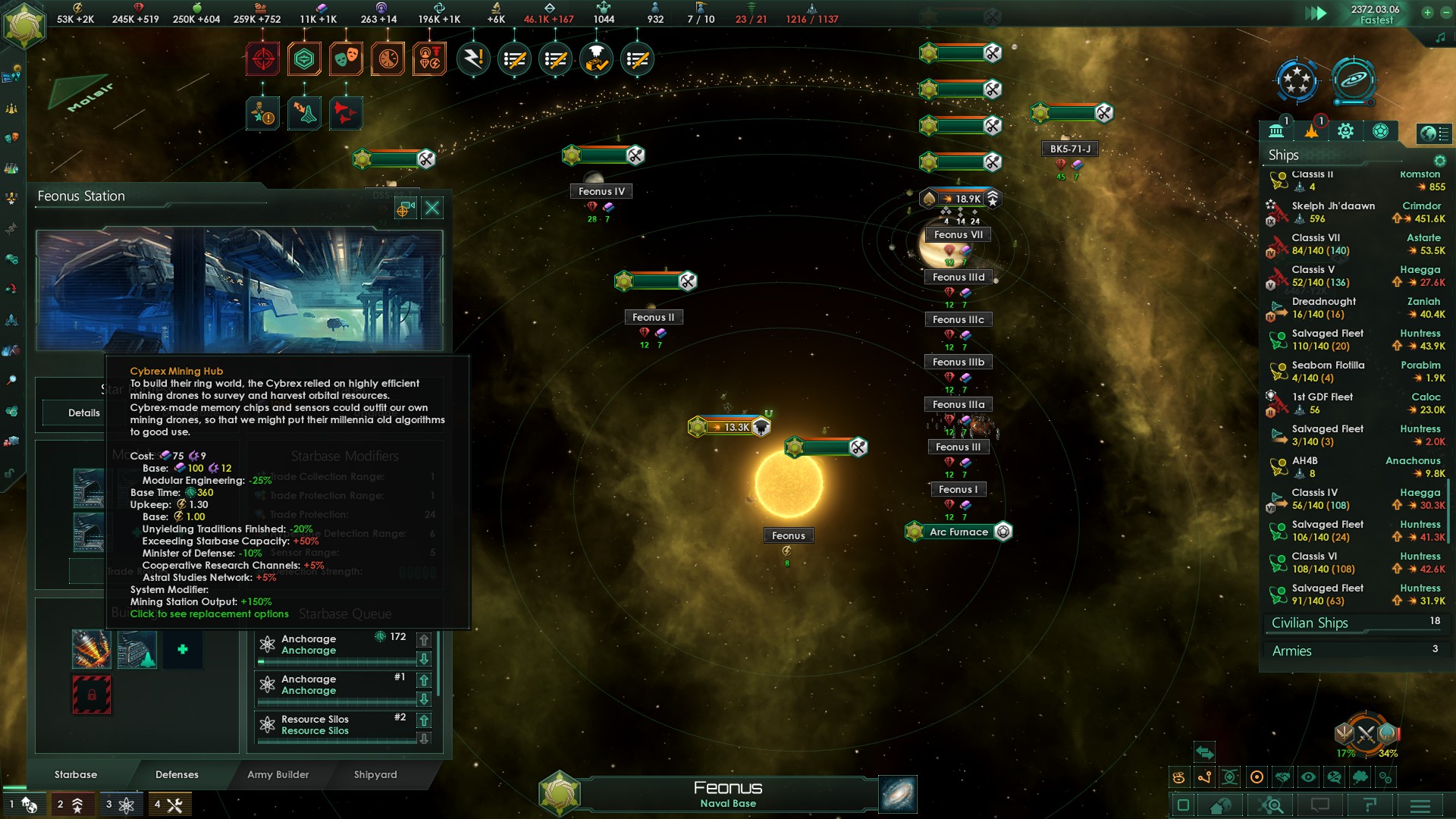Toggle game speed fast-forward control
This screenshot has height=819, width=1456.
coord(1316,13)
